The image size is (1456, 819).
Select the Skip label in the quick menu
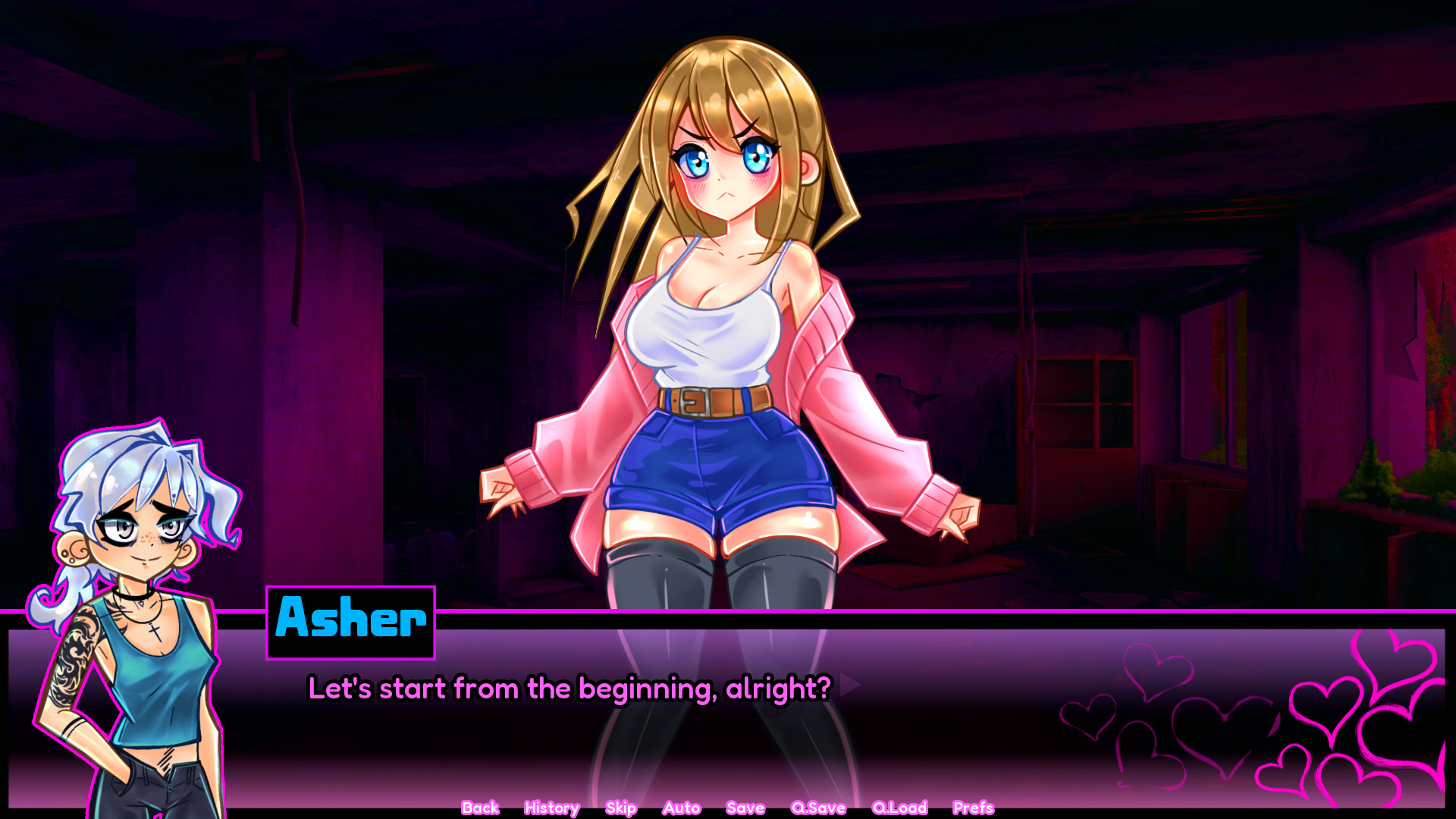(620, 808)
